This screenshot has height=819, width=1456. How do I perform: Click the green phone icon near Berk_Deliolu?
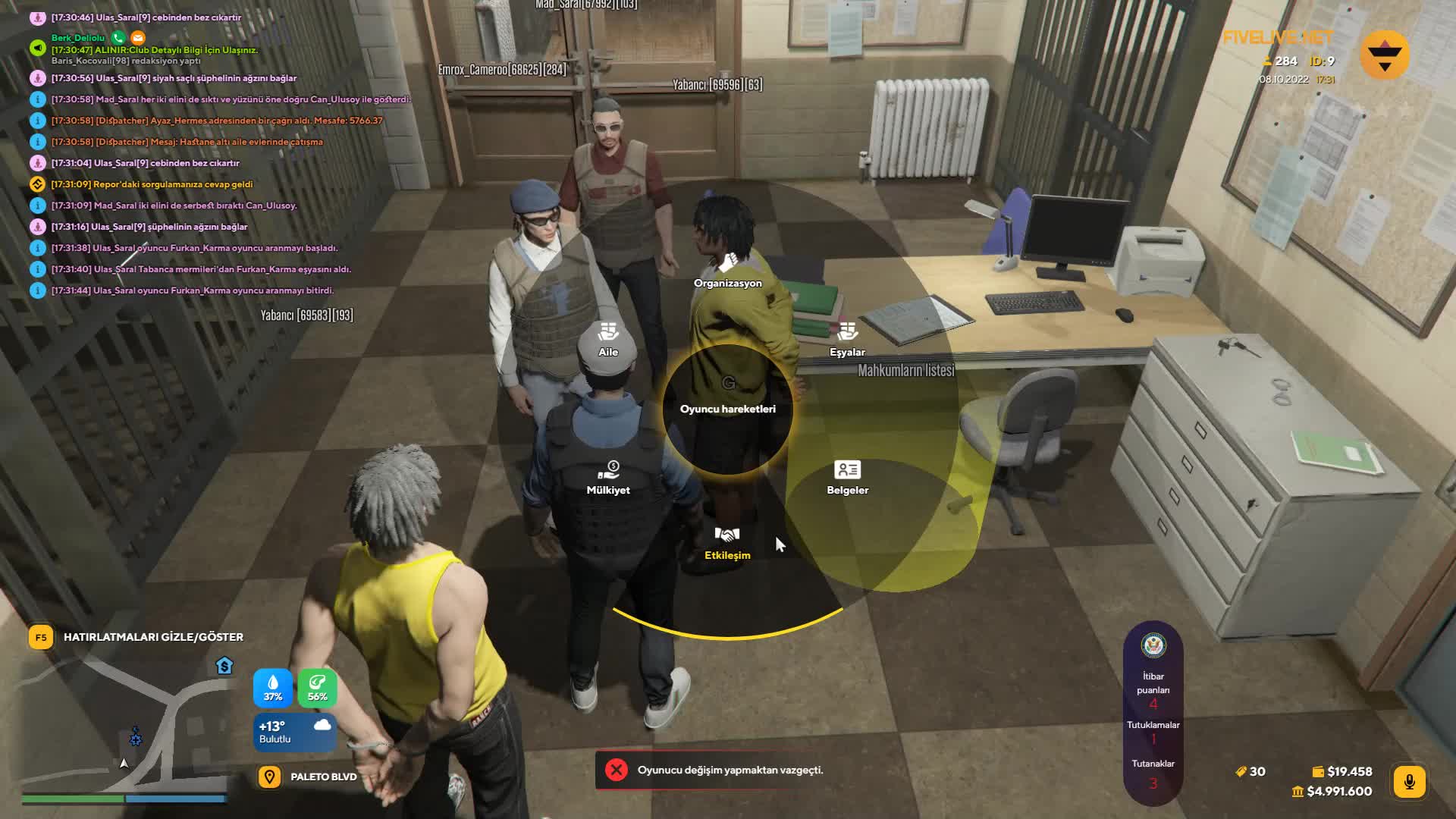pos(118,37)
